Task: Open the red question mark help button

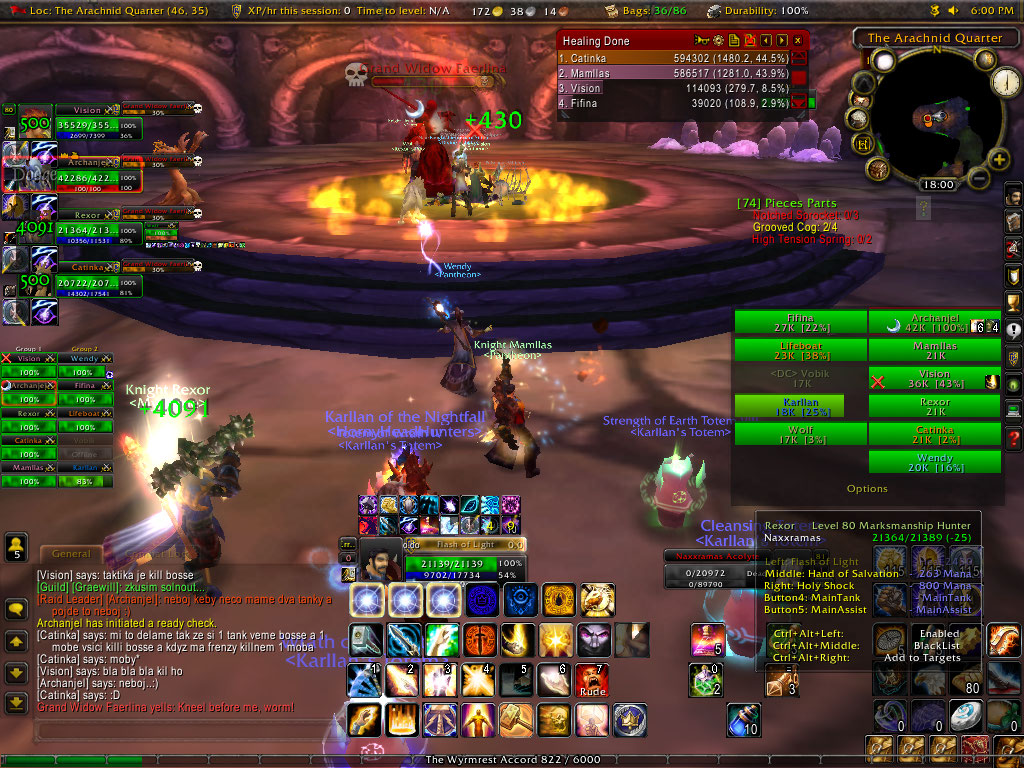Action: point(1013,439)
